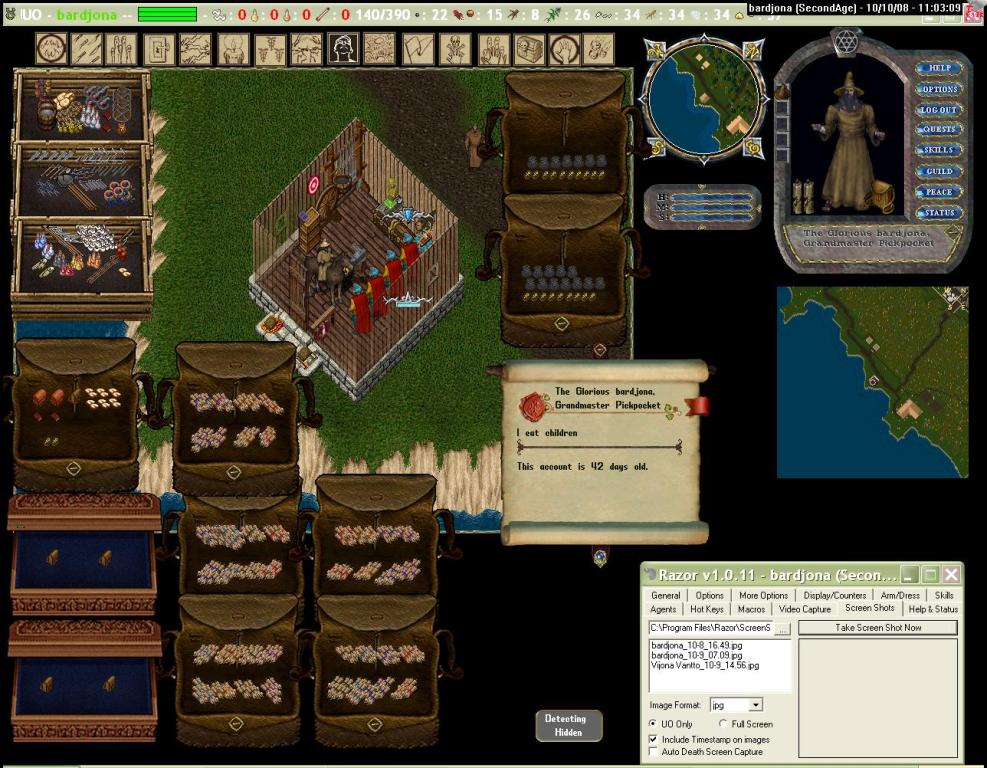Switch to Razor's Macros tab
The image size is (987, 768).
[x=751, y=609]
